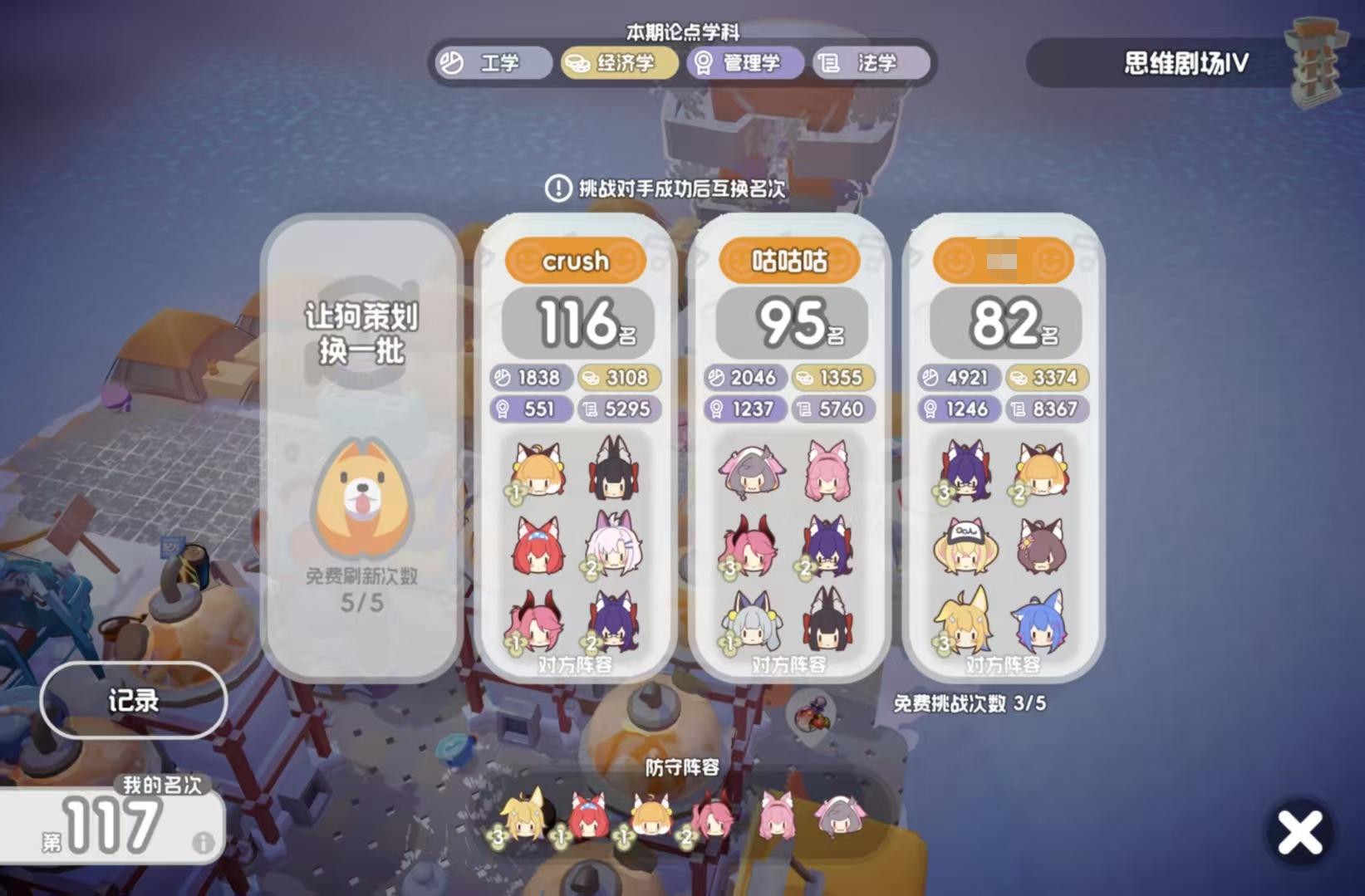
Task: Select the highlighted 经济学 subject category
Action: pos(618,64)
